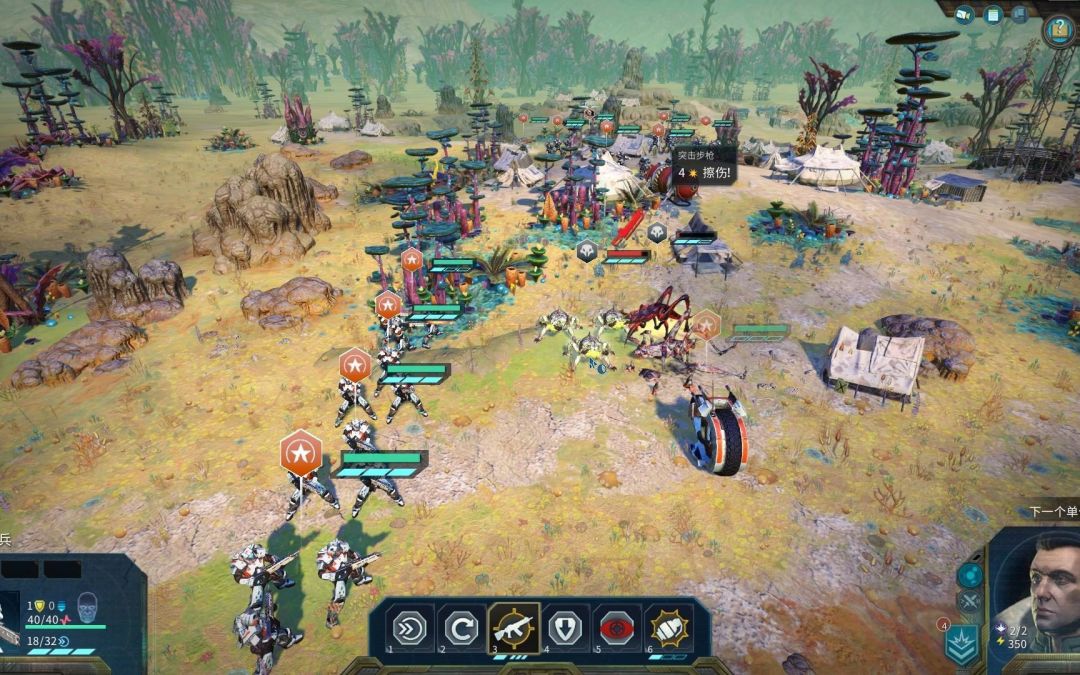Open the camera view button
This screenshot has height=675, width=1080.
pyautogui.click(x=965, y=14)
